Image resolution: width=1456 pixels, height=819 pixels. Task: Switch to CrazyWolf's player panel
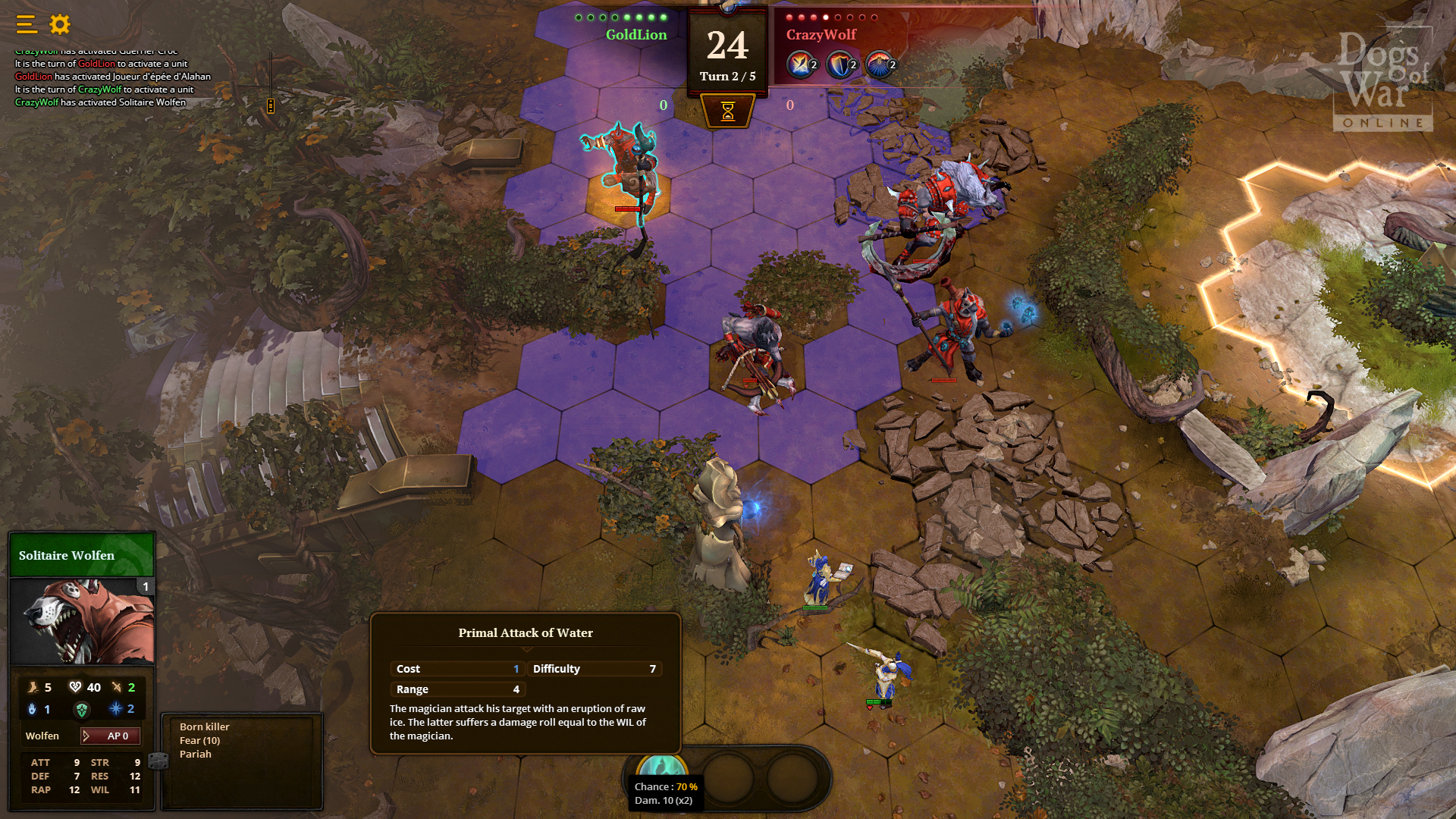821,35
